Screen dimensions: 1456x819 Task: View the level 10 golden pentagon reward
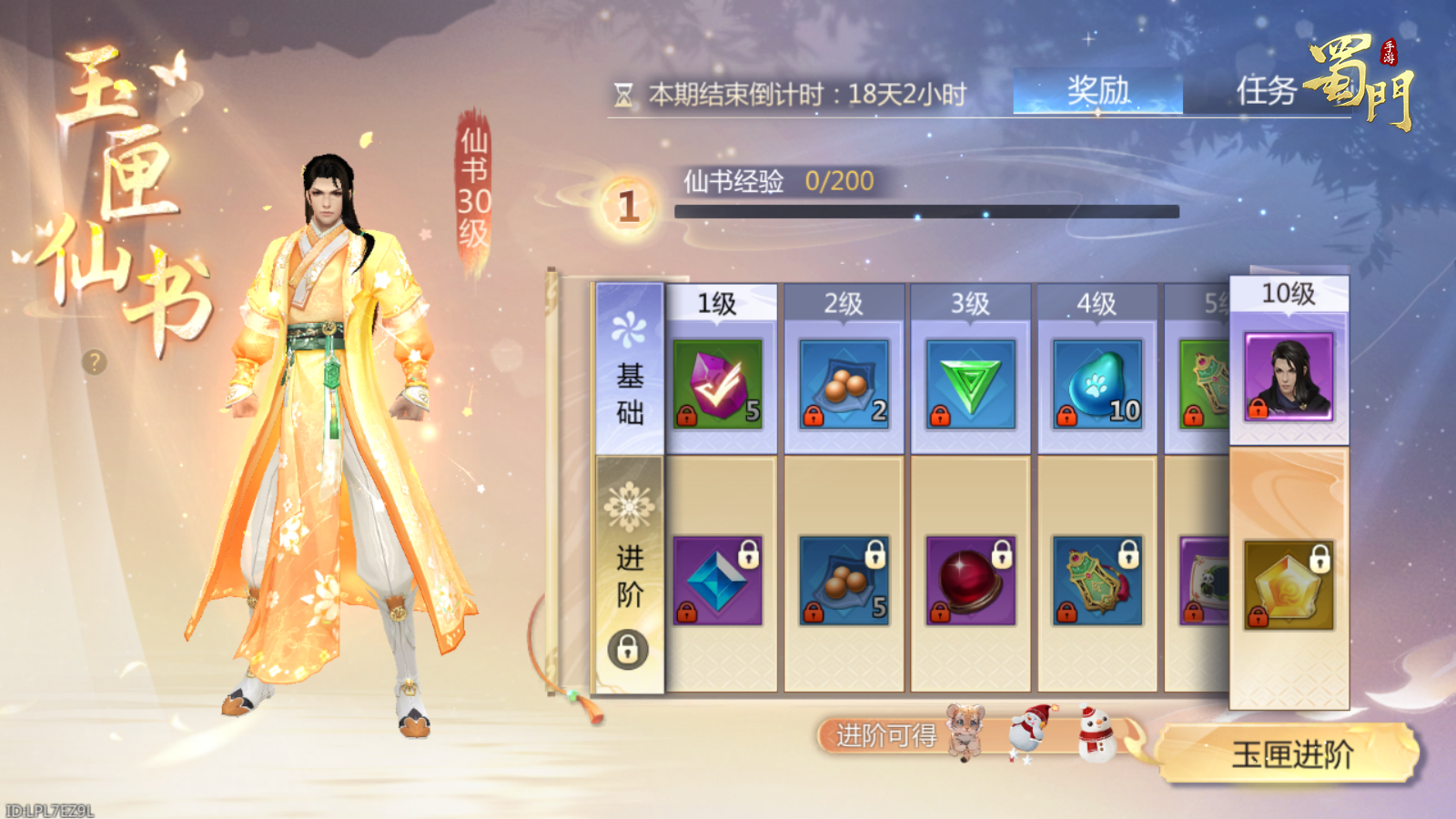(x=1289, y=584)
